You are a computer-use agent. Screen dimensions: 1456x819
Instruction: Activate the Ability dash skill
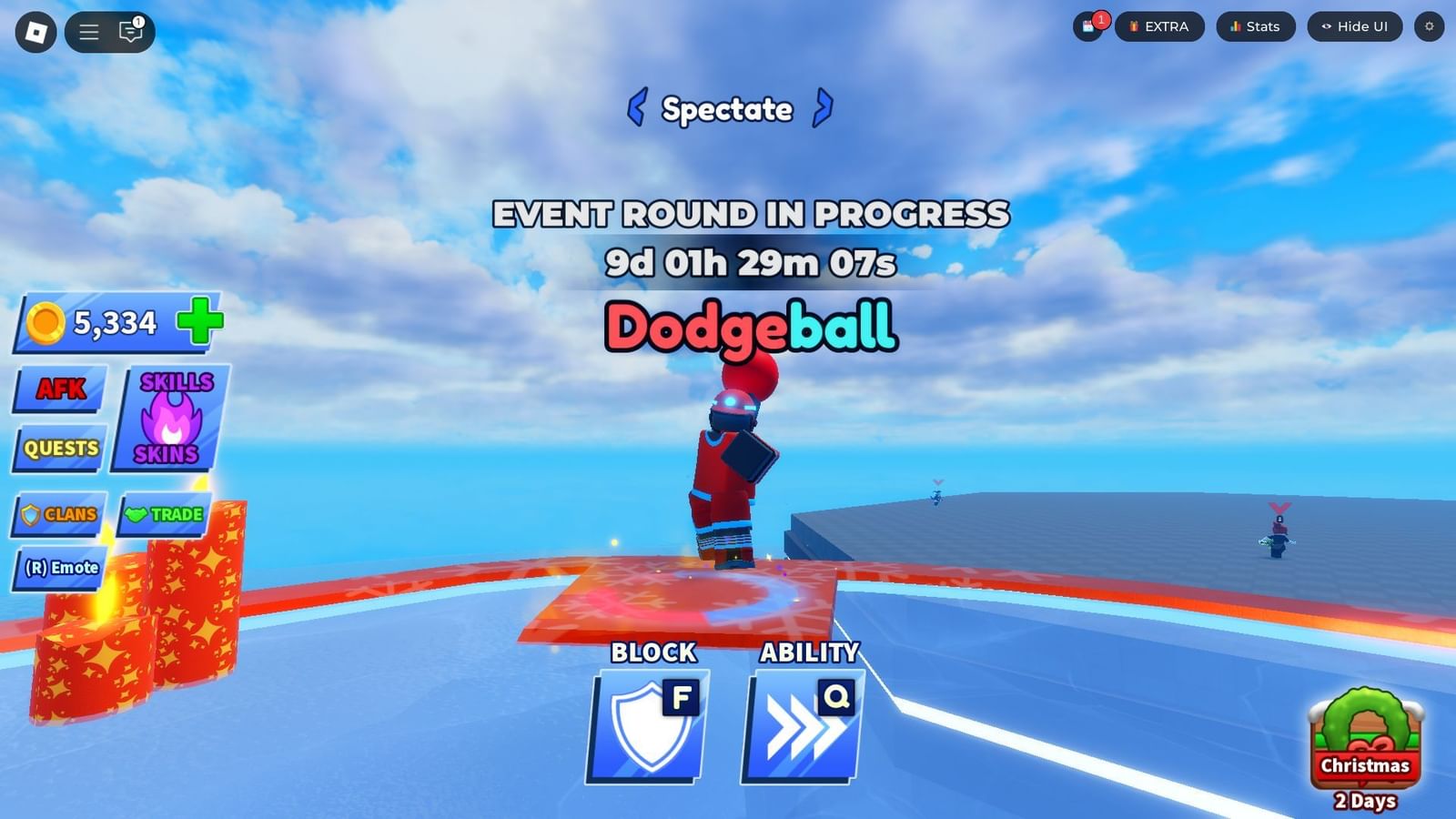point(801,723)
